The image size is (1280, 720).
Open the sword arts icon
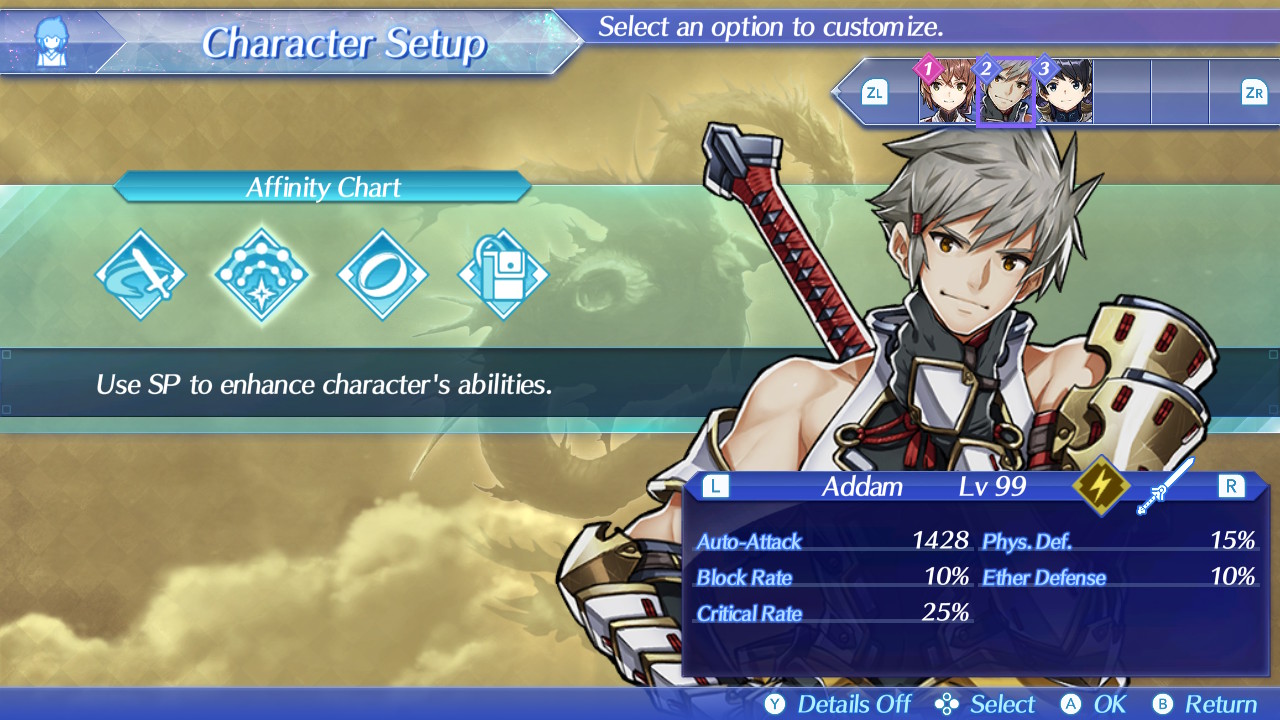(x=141, y=275)
